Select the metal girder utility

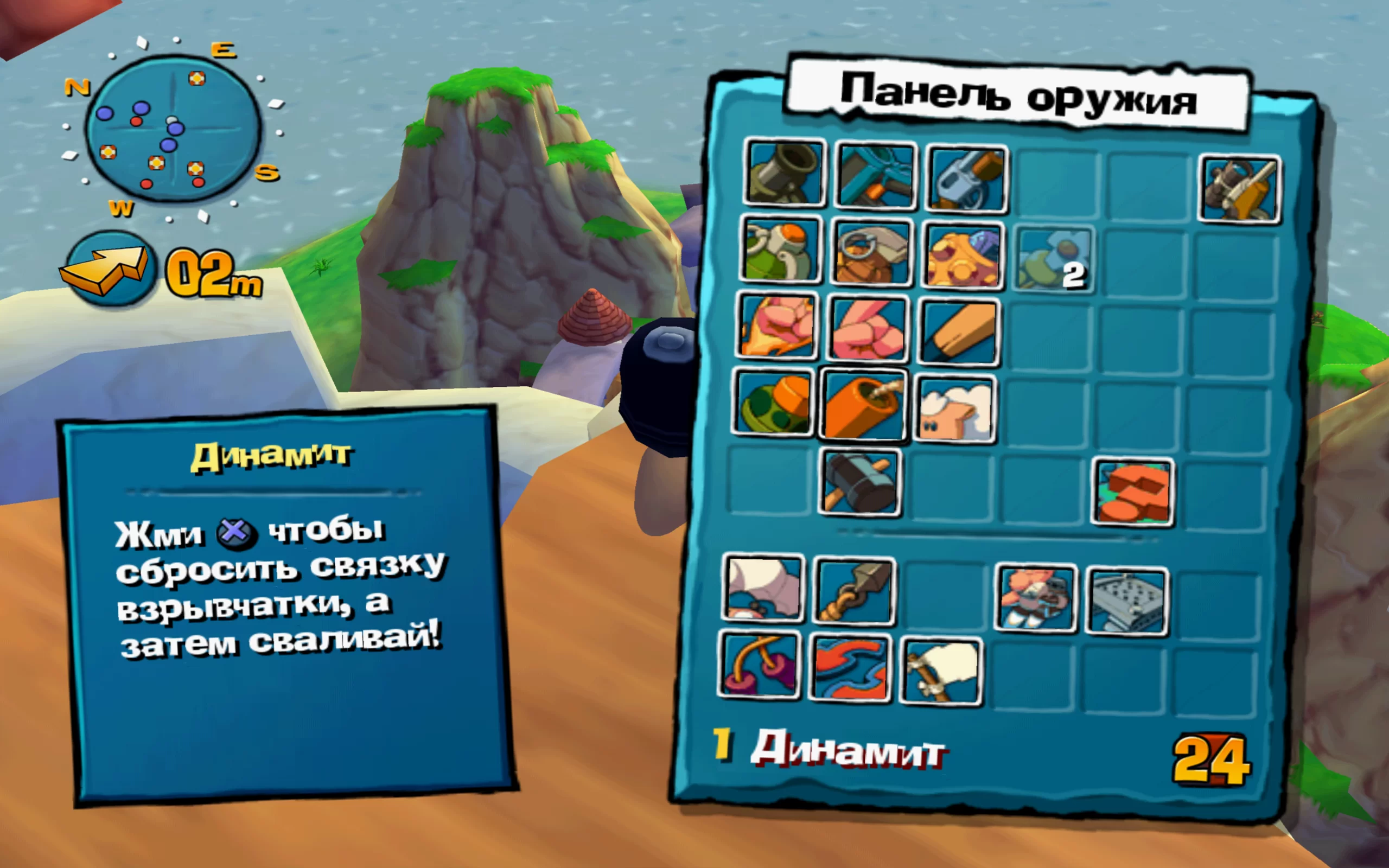click(1127, 601)
